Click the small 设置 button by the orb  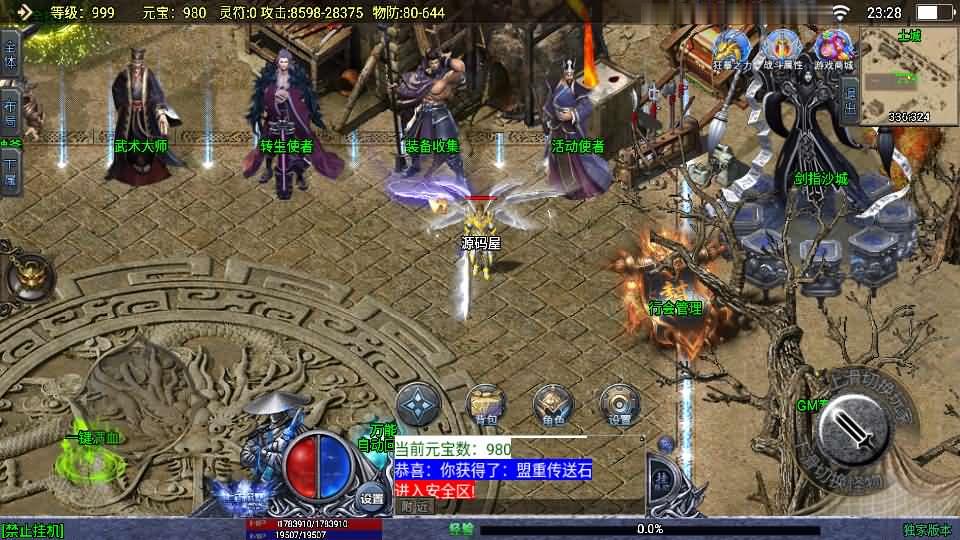[x=372, y=498]
